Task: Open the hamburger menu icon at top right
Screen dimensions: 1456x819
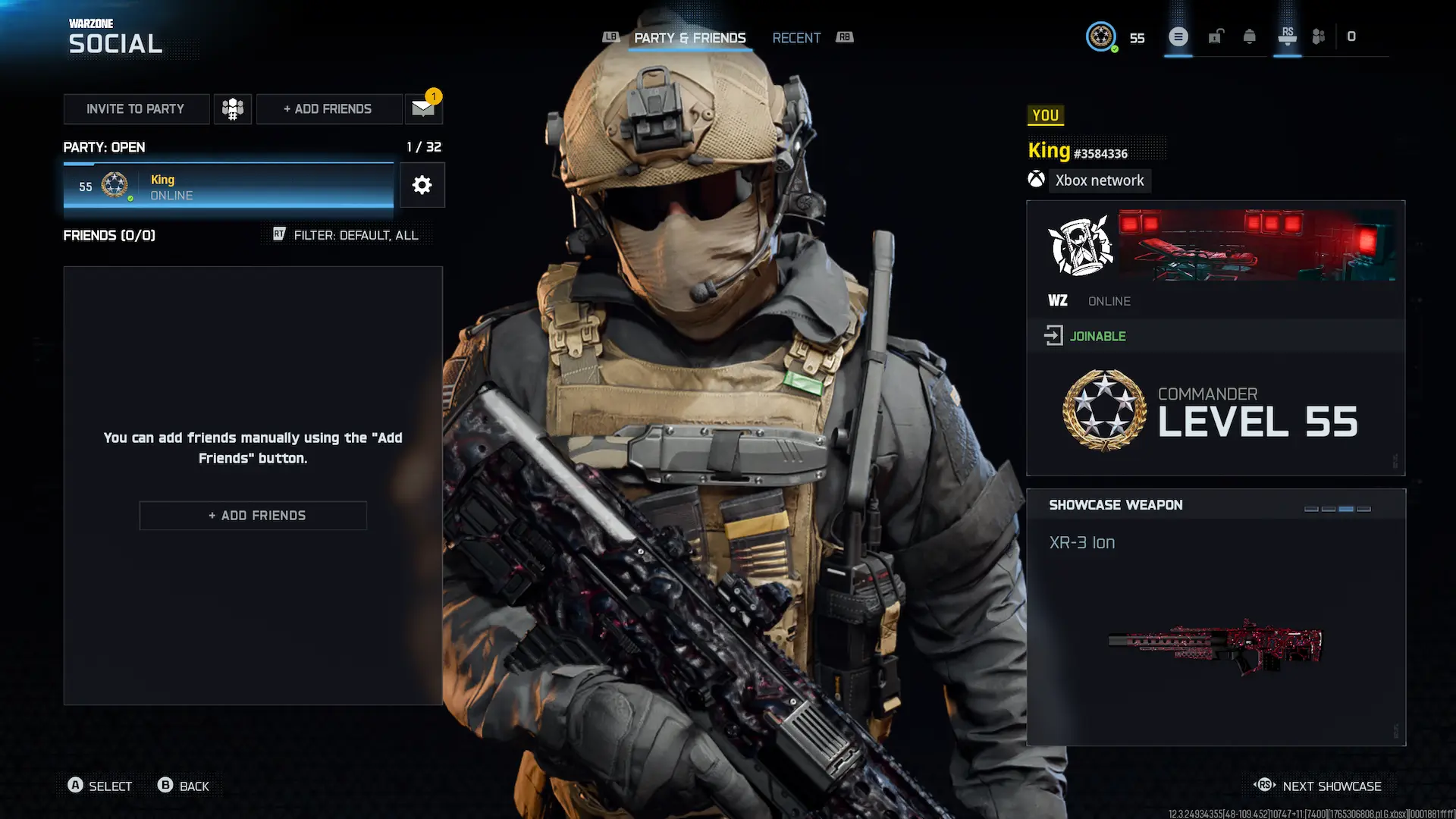Action: 1178,36
